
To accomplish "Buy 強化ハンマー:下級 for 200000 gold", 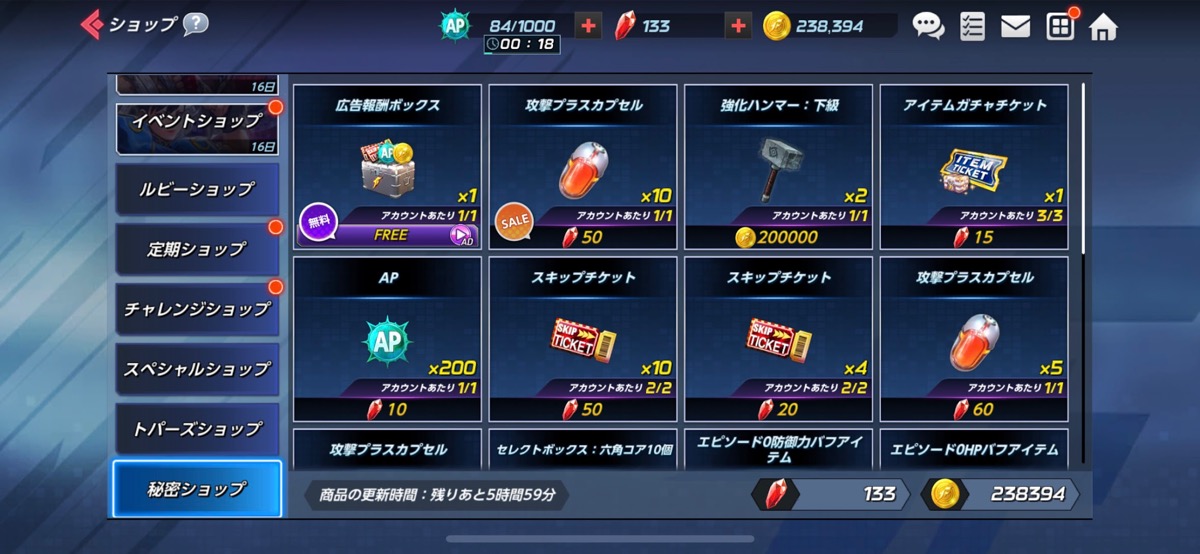I will (x=777, y=237).
